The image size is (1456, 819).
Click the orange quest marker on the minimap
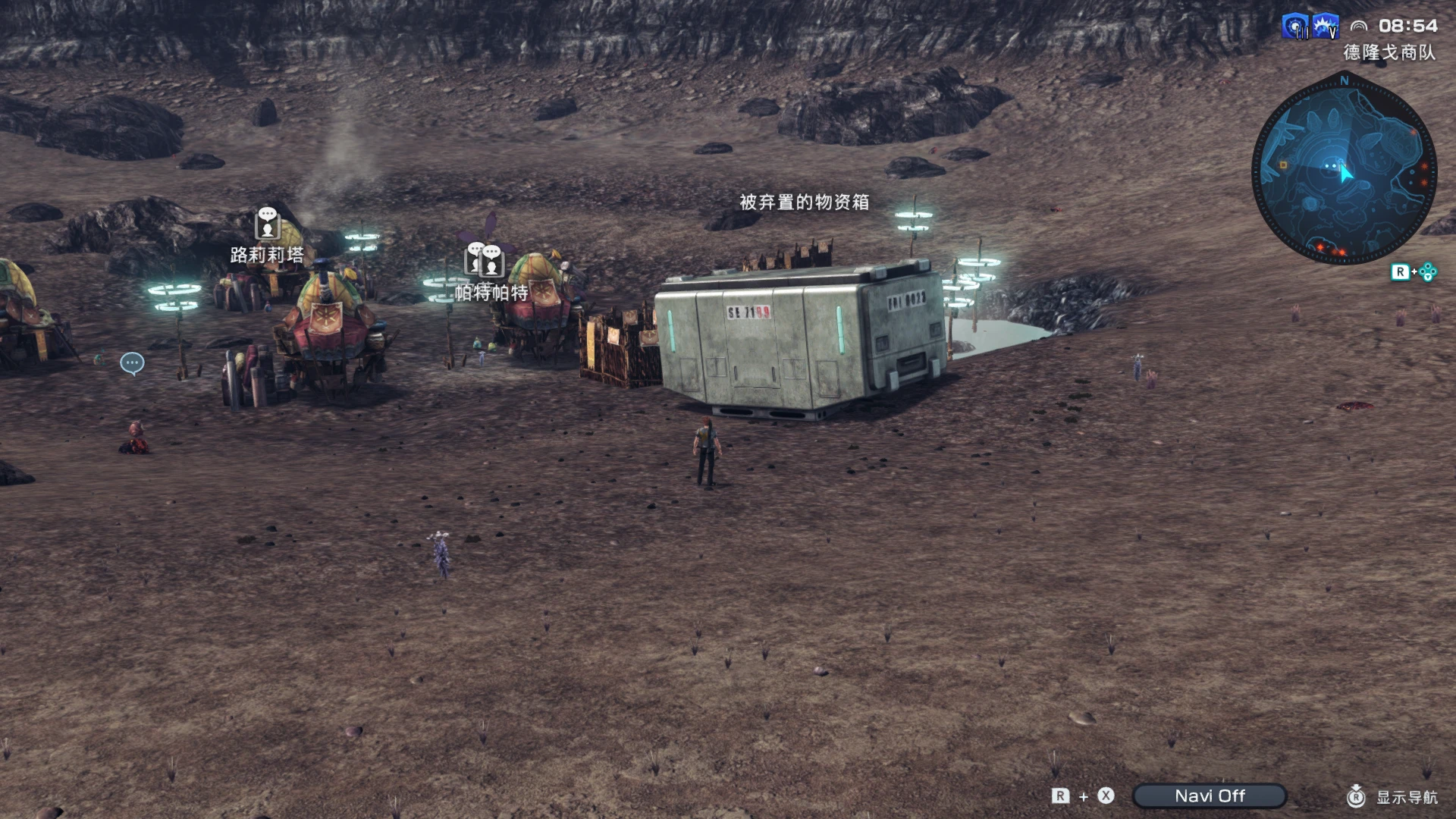point(1282,165)
